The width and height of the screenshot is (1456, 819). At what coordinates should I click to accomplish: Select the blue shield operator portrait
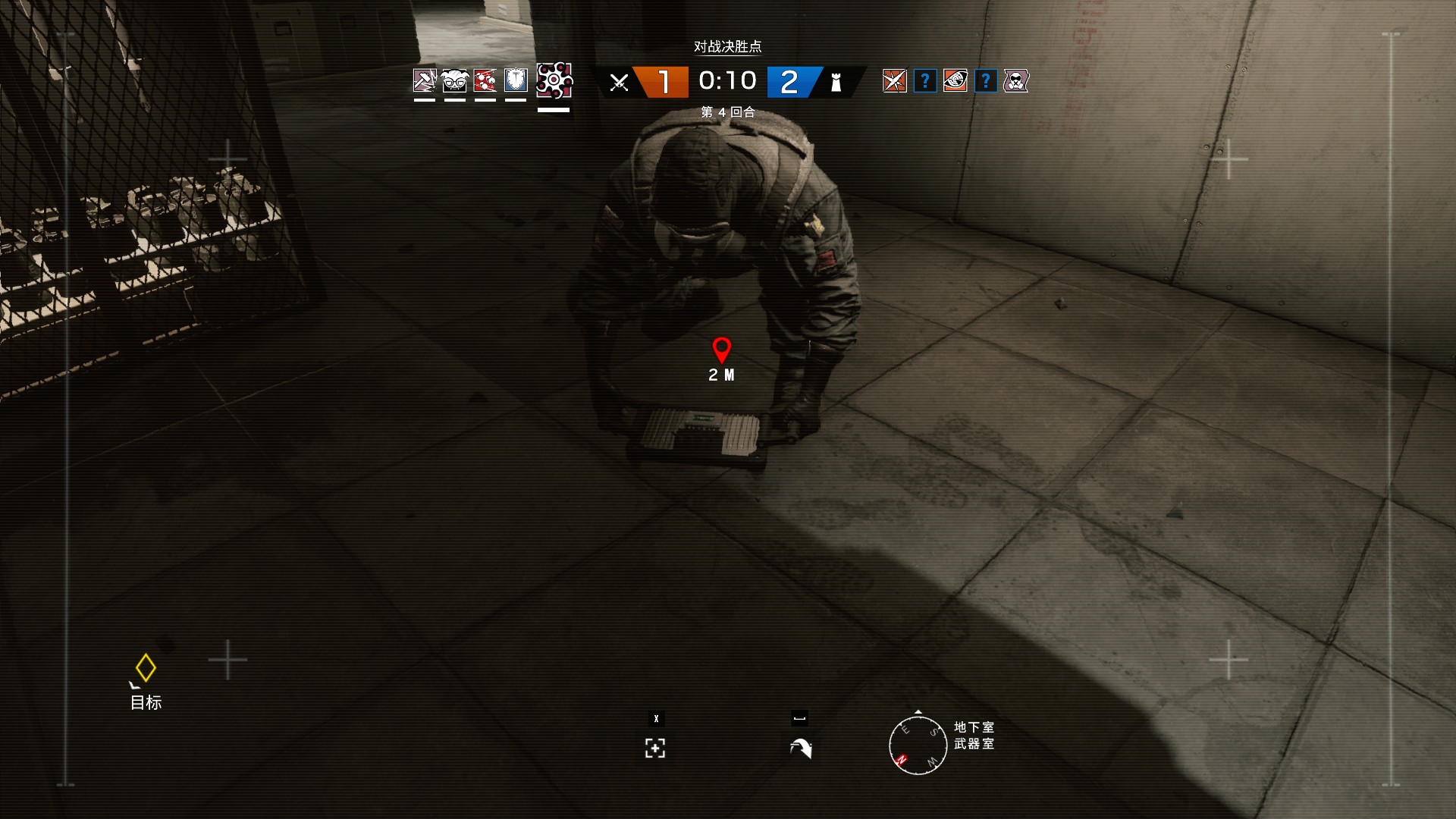coord(514,80)
